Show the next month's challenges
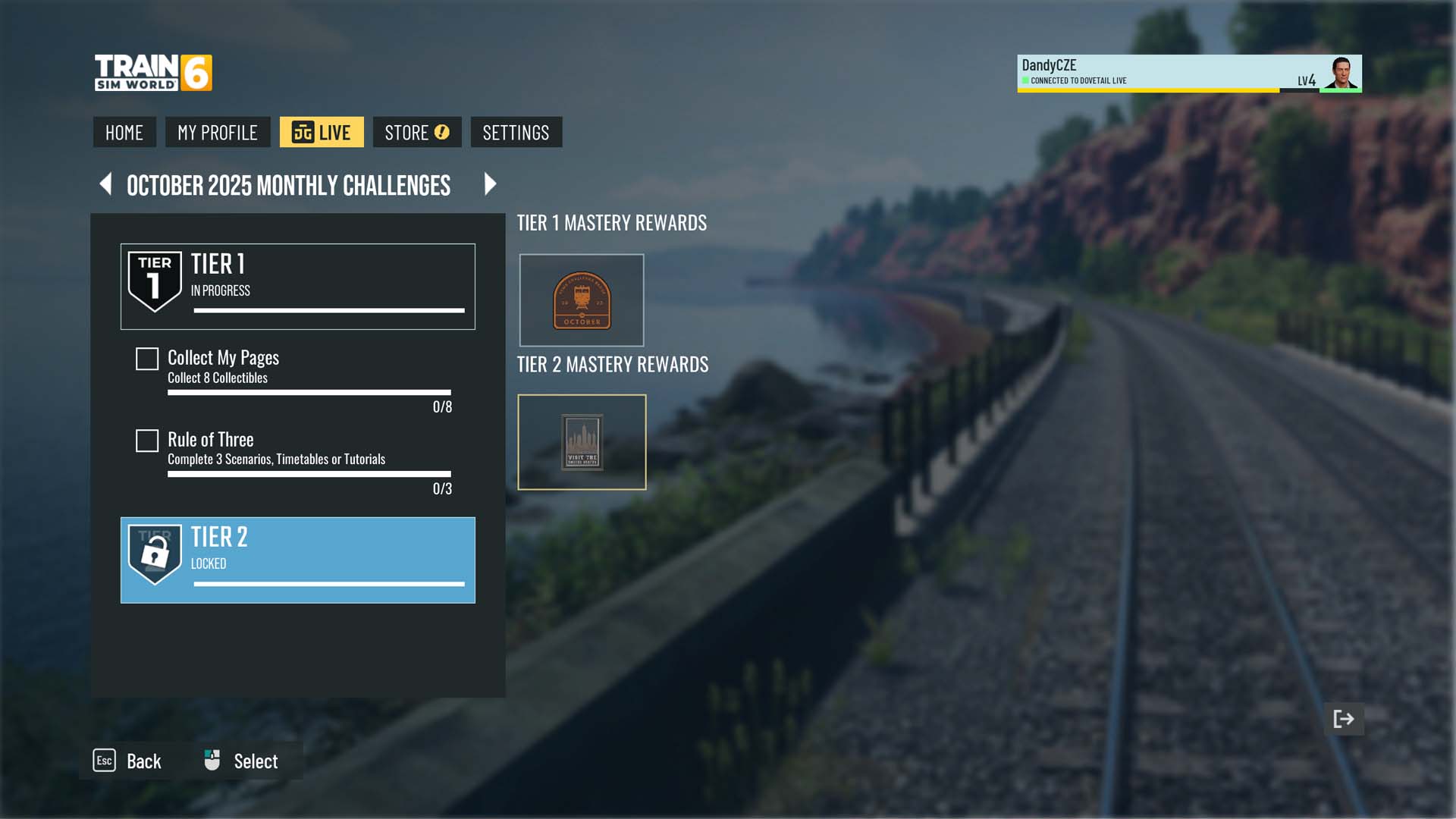This screenshot has width=1456, height=819. point(490,184)
